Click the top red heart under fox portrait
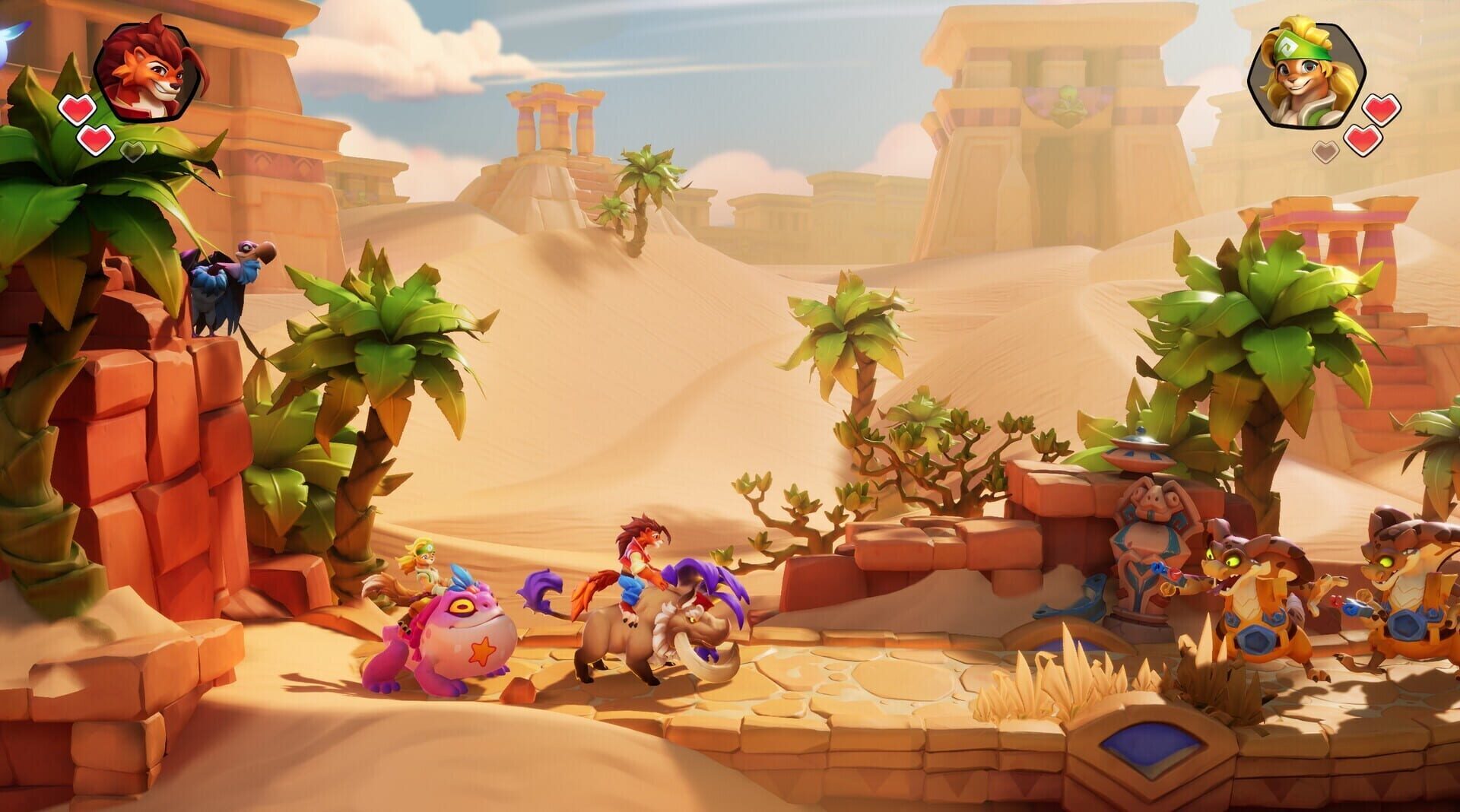Viewport: 1460px width, 812px height. coord(77,109)
